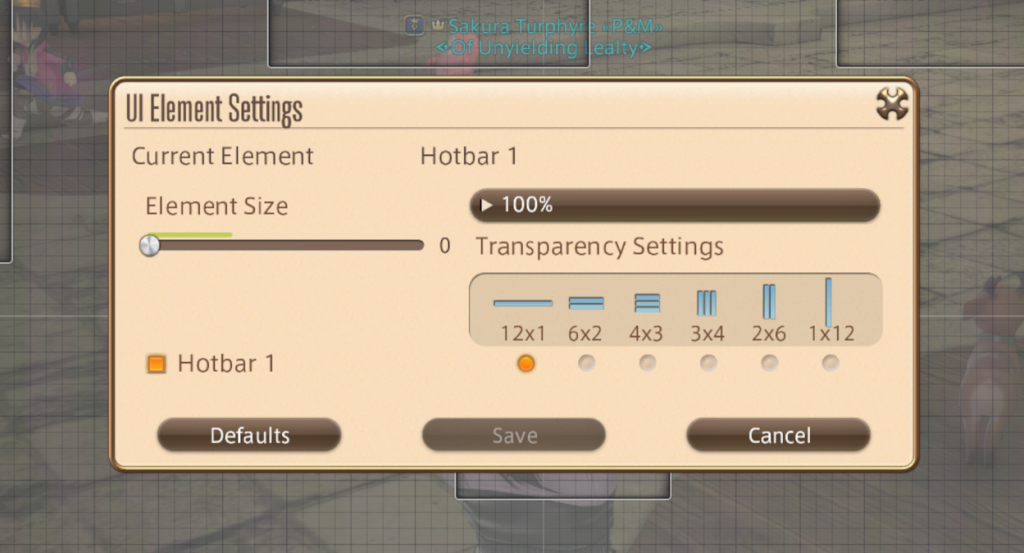Click the Save button
1024x553 pixels.
tap(514, 435)
